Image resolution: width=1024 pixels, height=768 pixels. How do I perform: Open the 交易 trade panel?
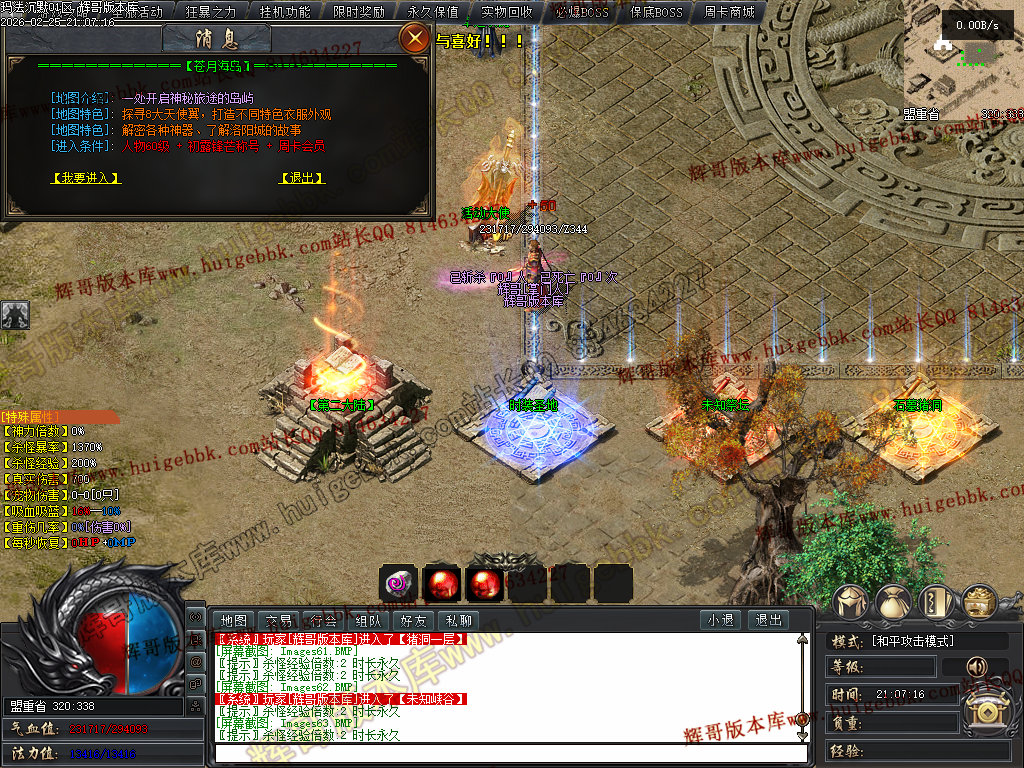coord(279,620)
